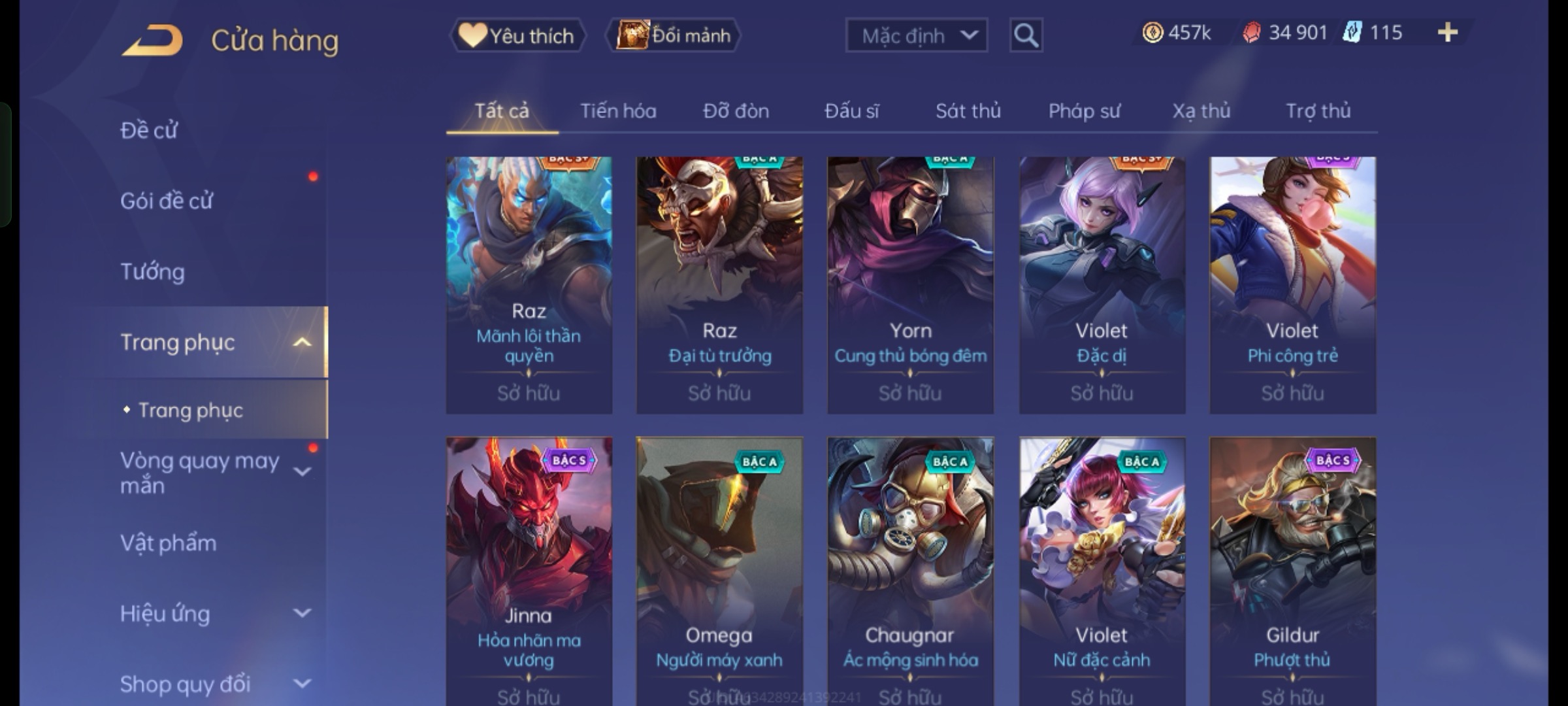Show the Sát thủ skins tab

[x=968, y=111]
